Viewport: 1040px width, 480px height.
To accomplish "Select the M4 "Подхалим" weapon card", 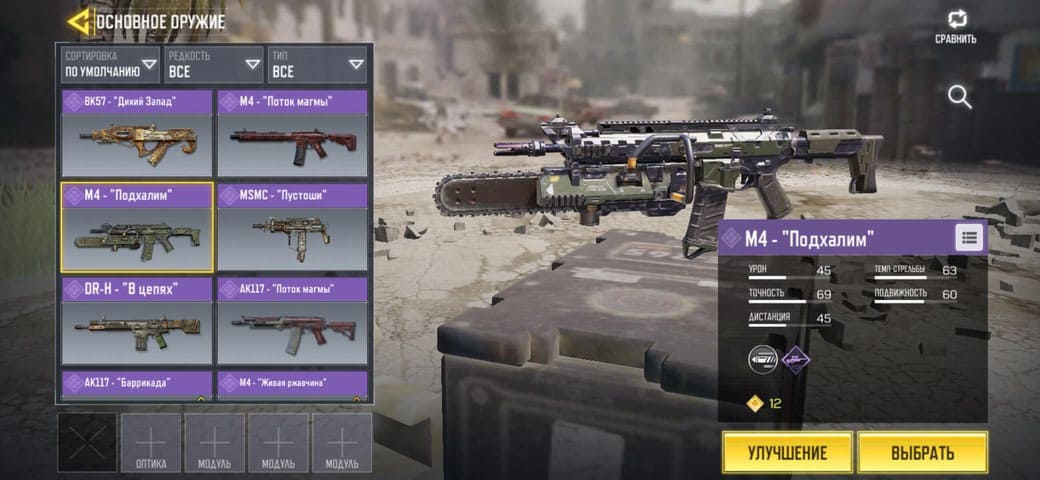I will point(137,227).
